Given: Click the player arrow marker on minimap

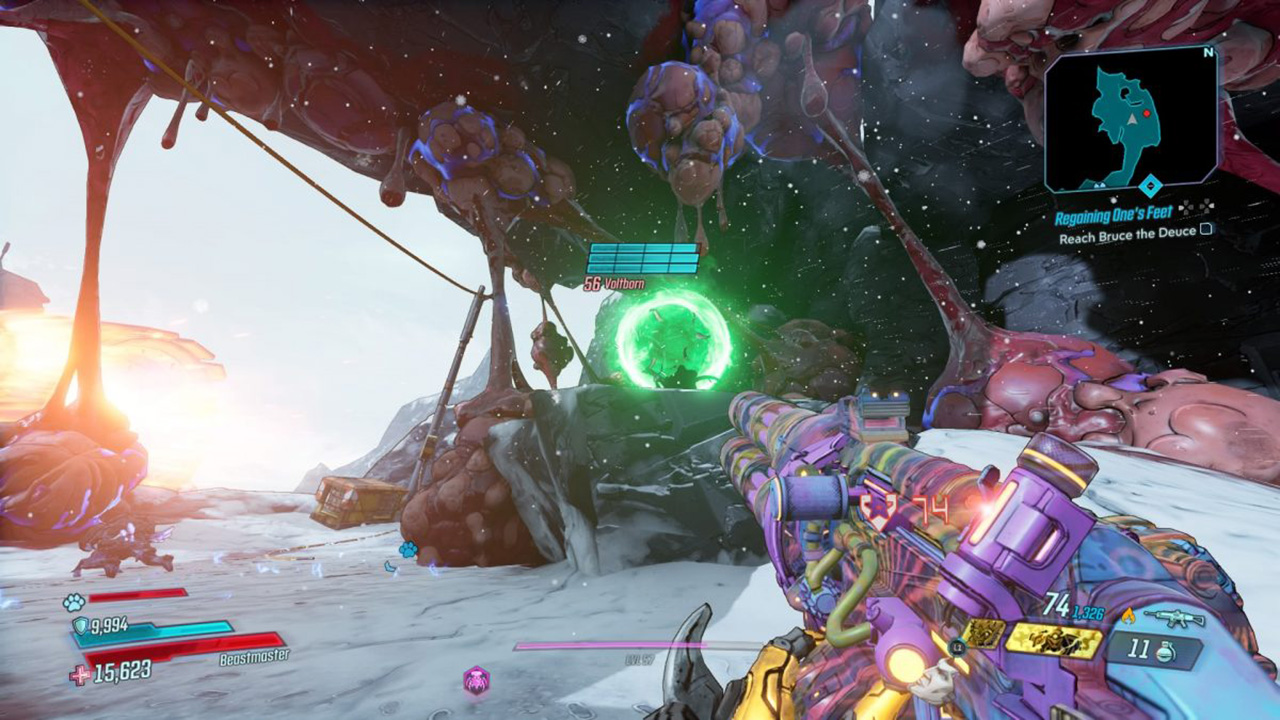Looking at the screenshot, I should [x=1131, y=121].
